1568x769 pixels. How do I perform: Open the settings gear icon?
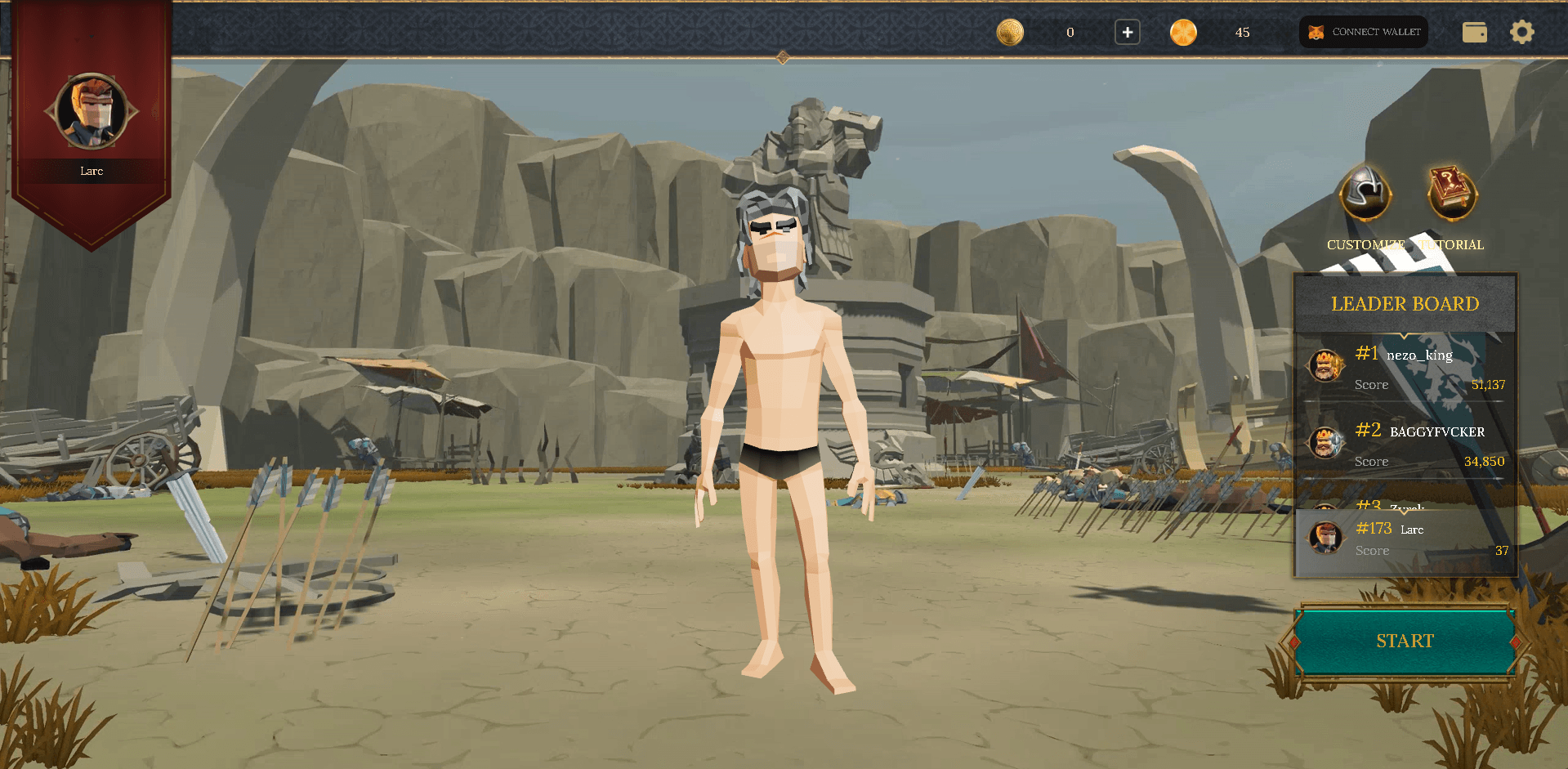coord(1522,32)
